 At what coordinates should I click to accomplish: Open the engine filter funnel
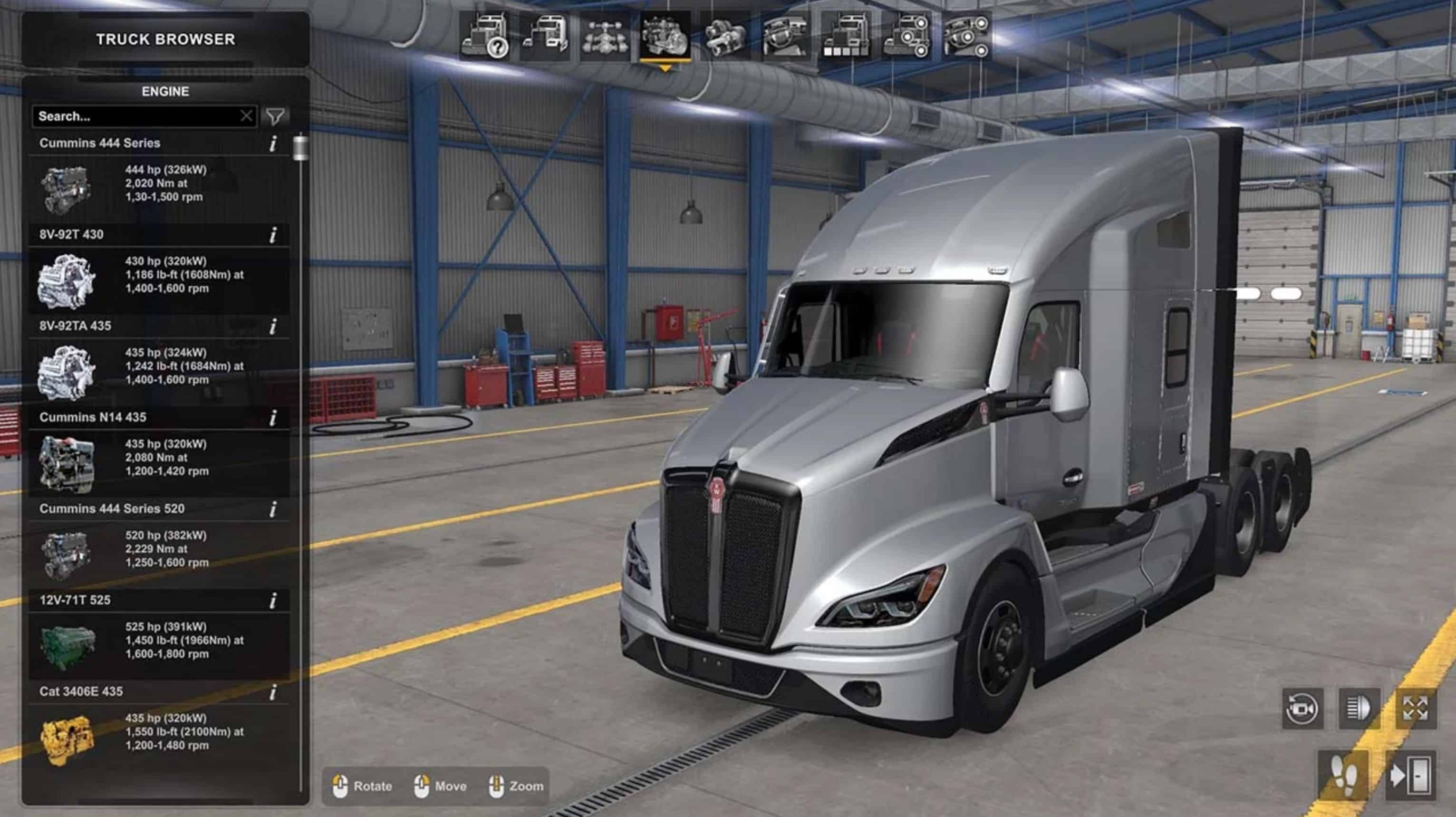(275, 116)
